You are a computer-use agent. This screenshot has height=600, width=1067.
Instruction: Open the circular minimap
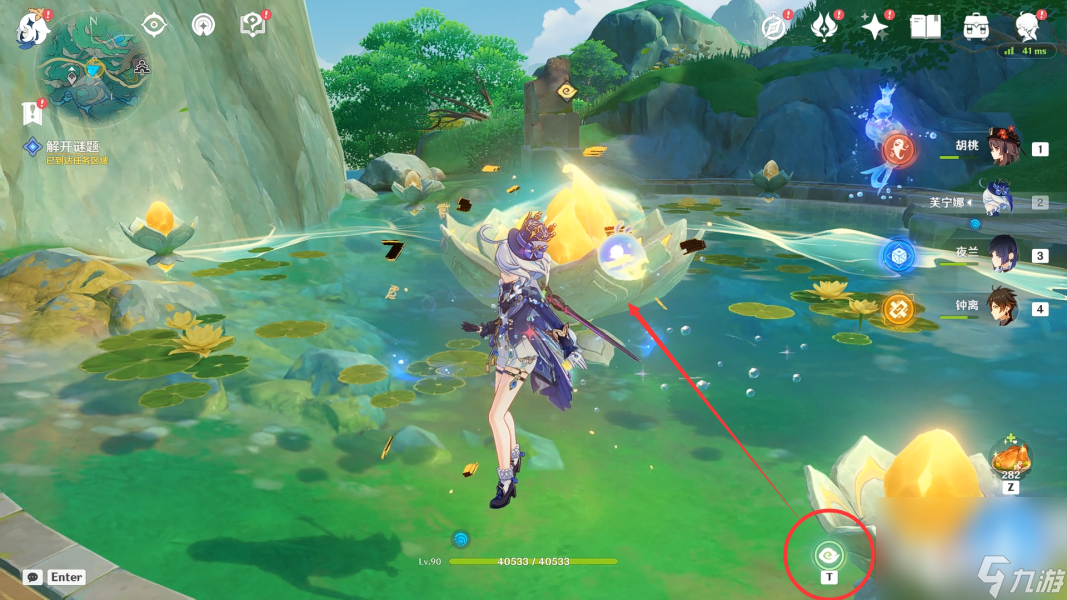pos(93,67)
